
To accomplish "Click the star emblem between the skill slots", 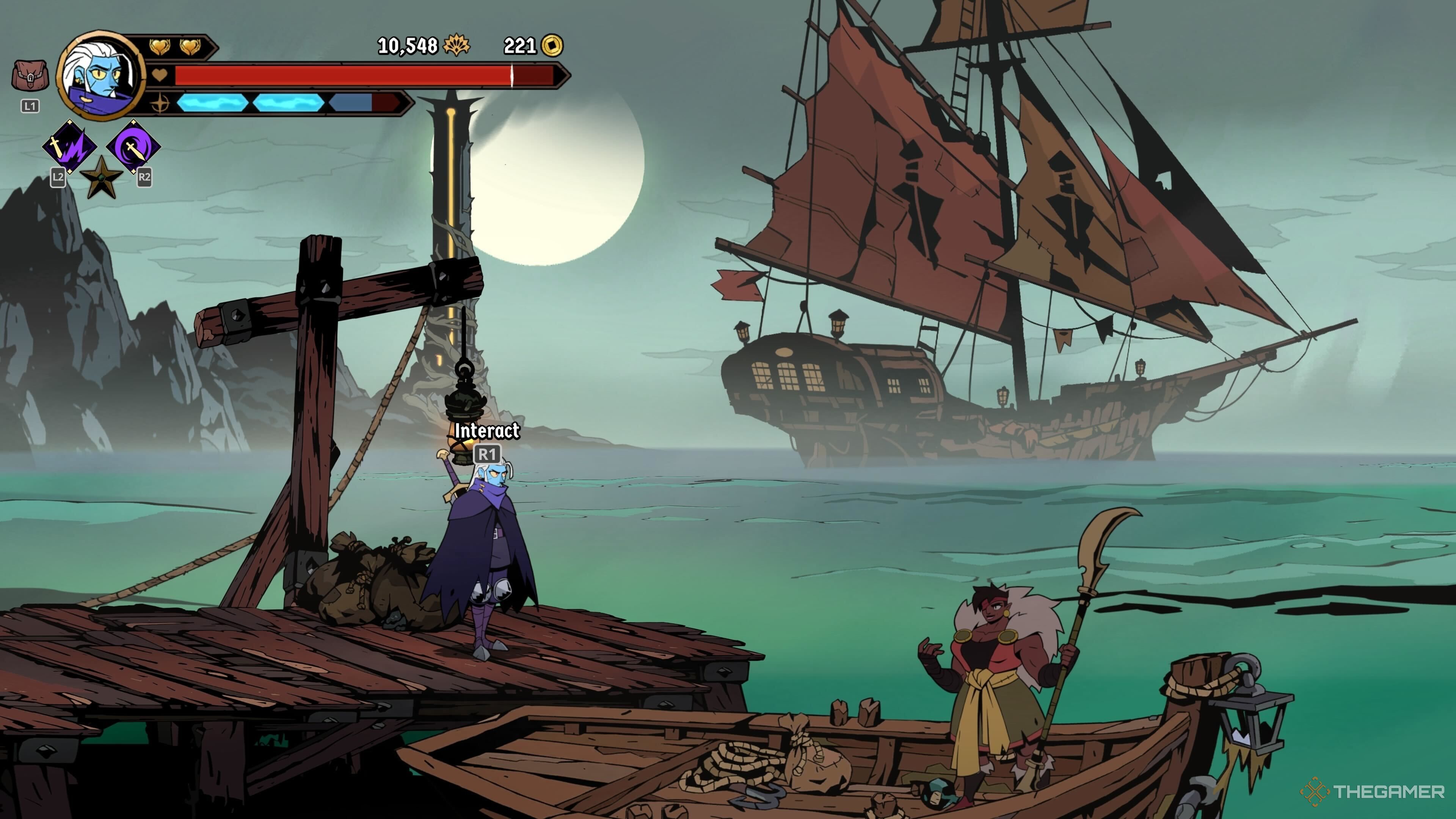I will coord(102,178).
